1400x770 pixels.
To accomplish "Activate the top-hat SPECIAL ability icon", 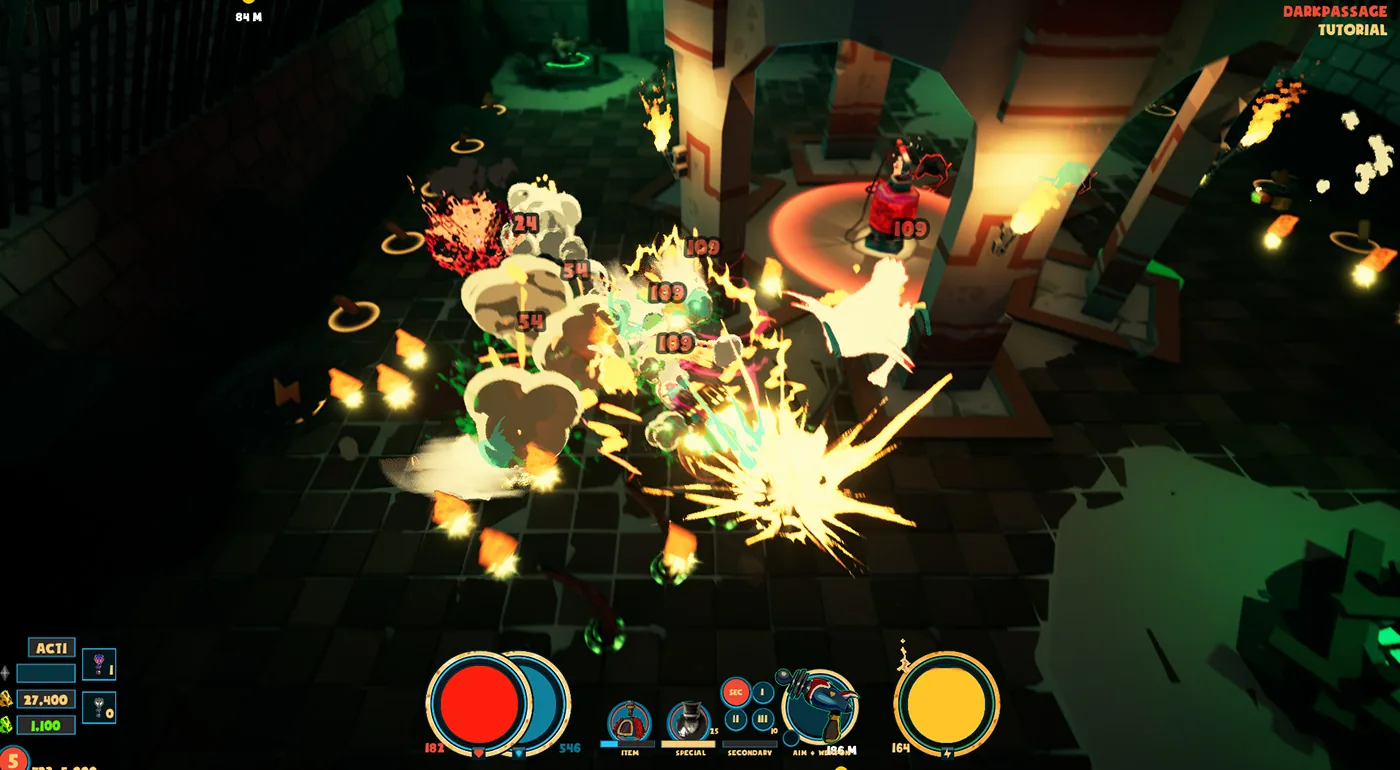I will (689, 716).
